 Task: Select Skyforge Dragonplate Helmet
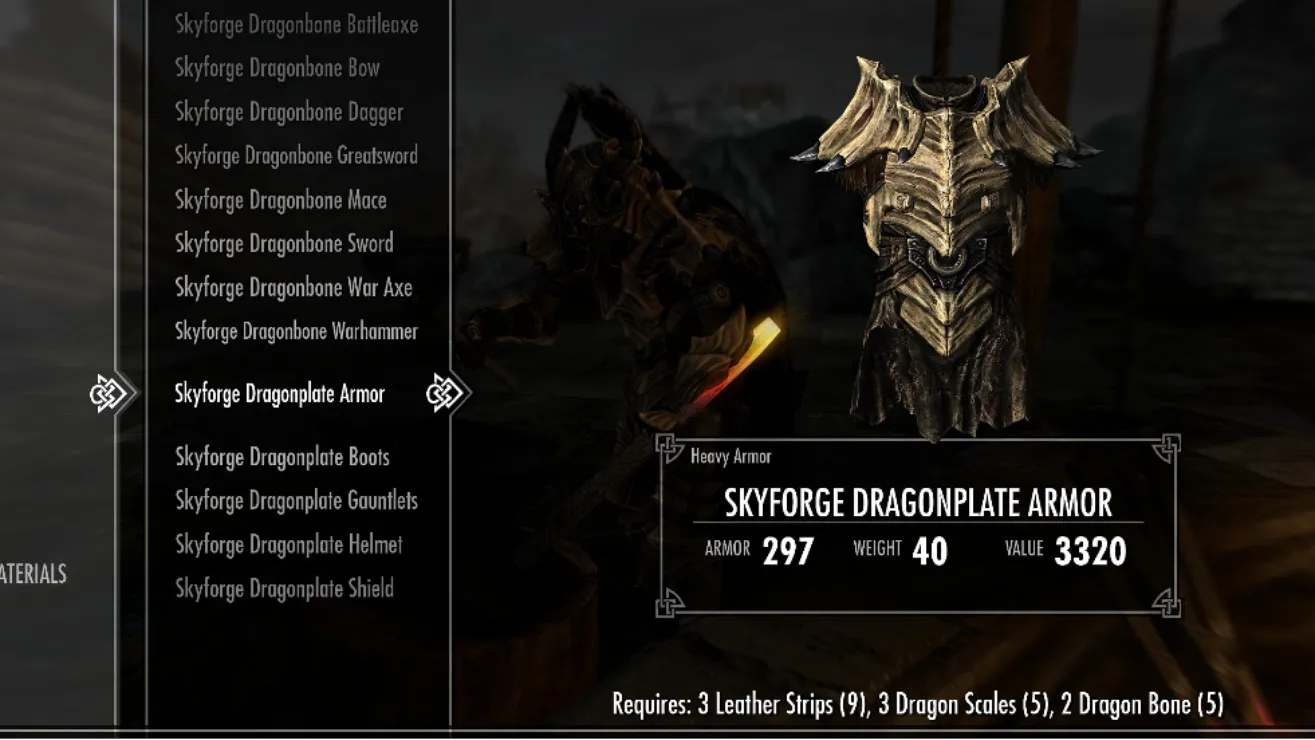(288, 545)
